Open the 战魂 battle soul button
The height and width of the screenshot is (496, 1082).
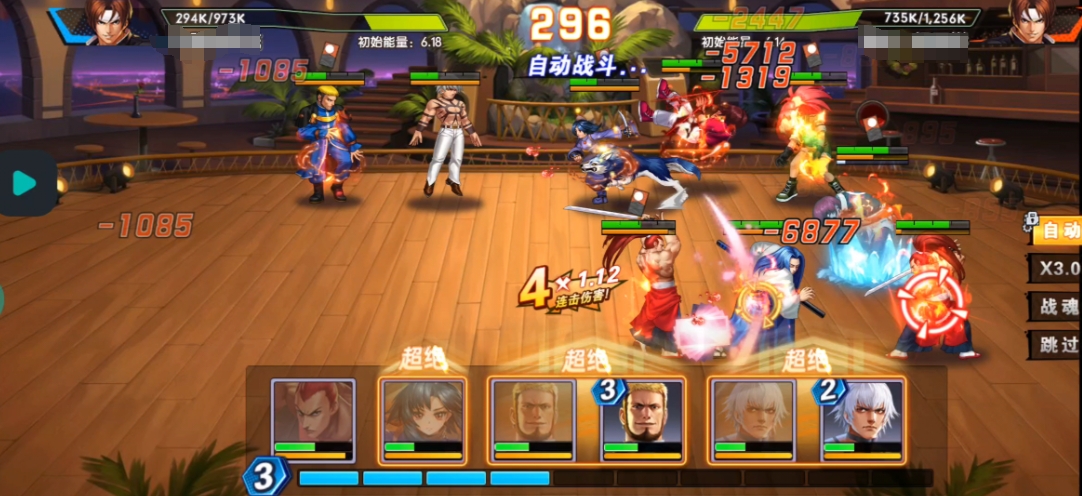click(x=1059, y=306)
